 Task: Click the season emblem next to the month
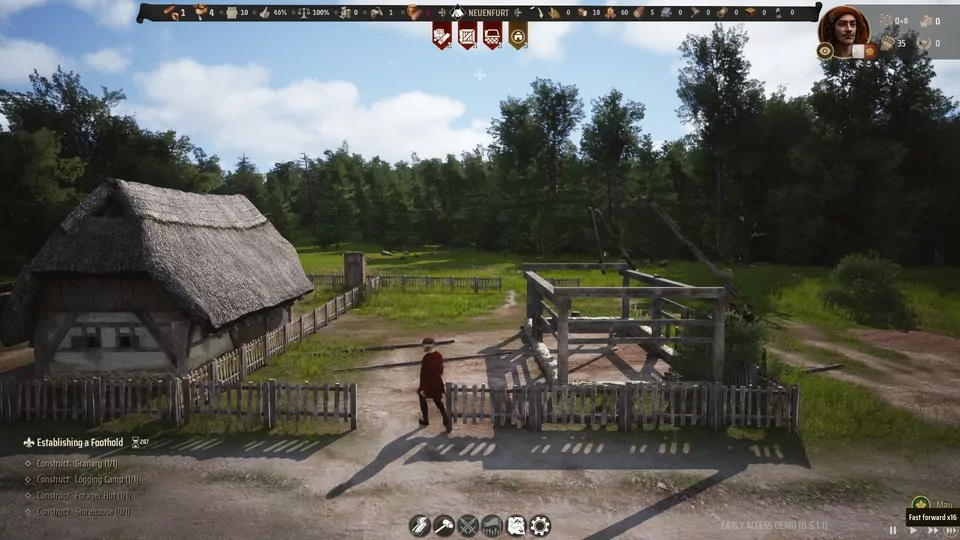click(x=920, y=505)
